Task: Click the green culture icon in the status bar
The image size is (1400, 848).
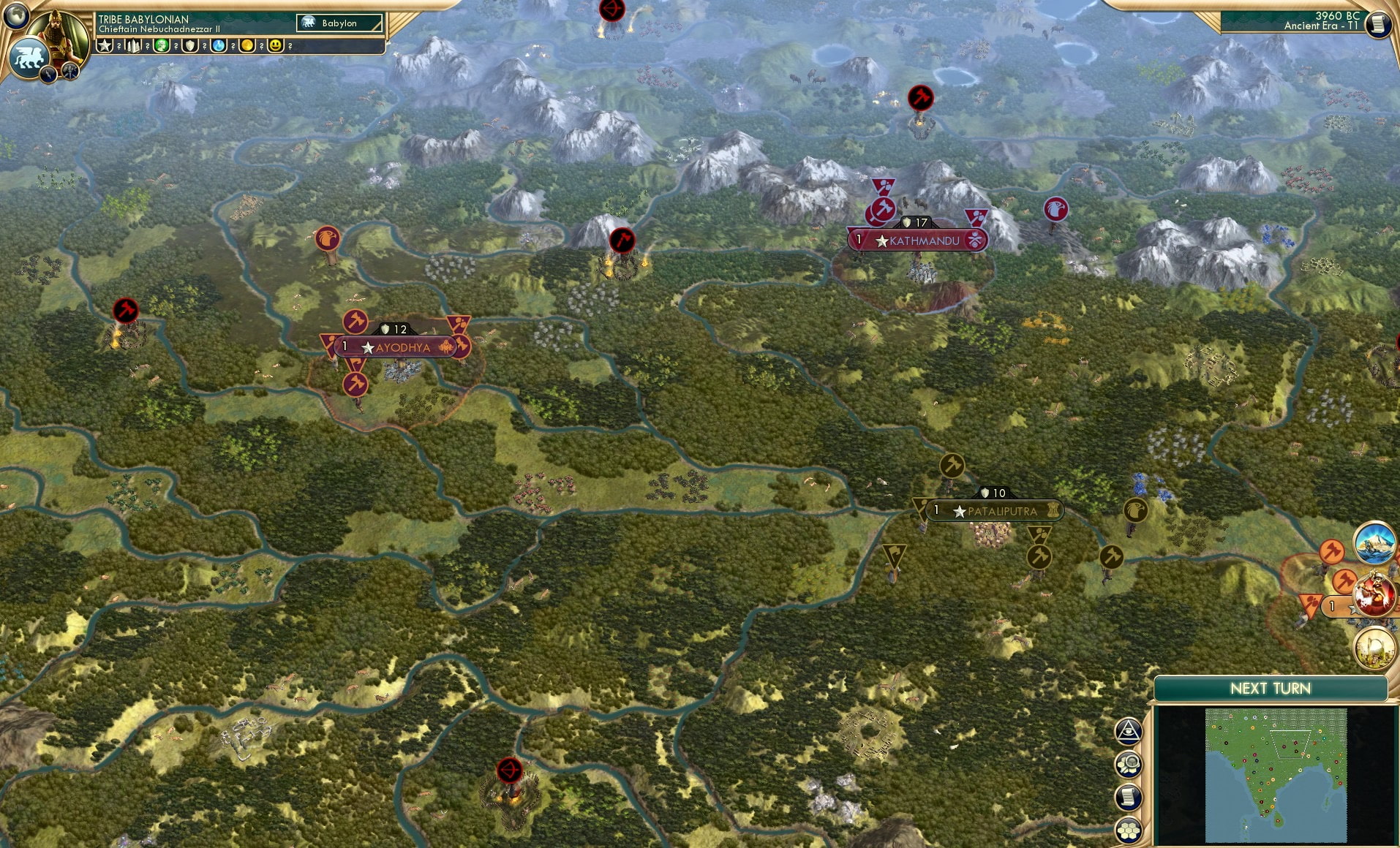Action: [161, 45]
